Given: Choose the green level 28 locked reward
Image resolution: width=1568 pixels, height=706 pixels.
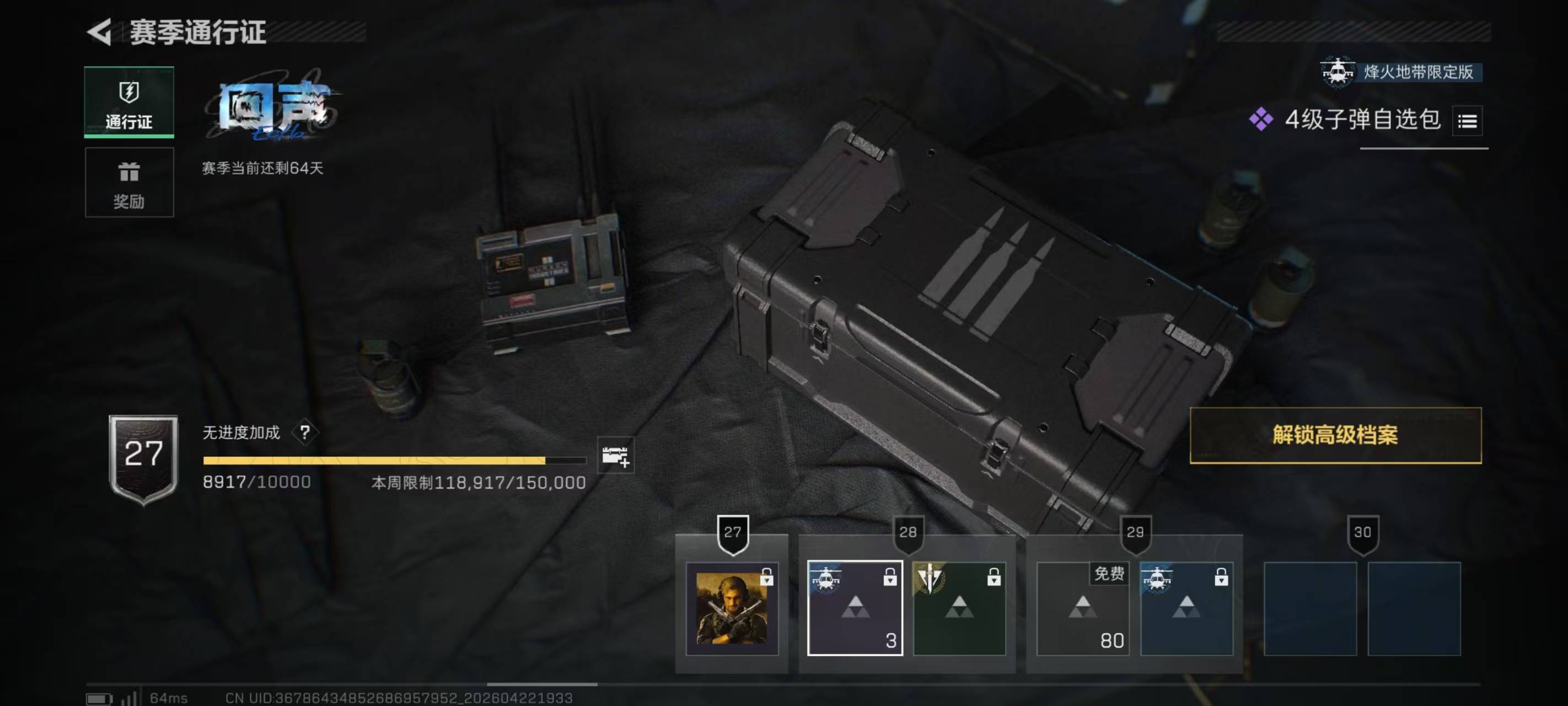Looking at the screenshot, I should click(x=959, y=608).
